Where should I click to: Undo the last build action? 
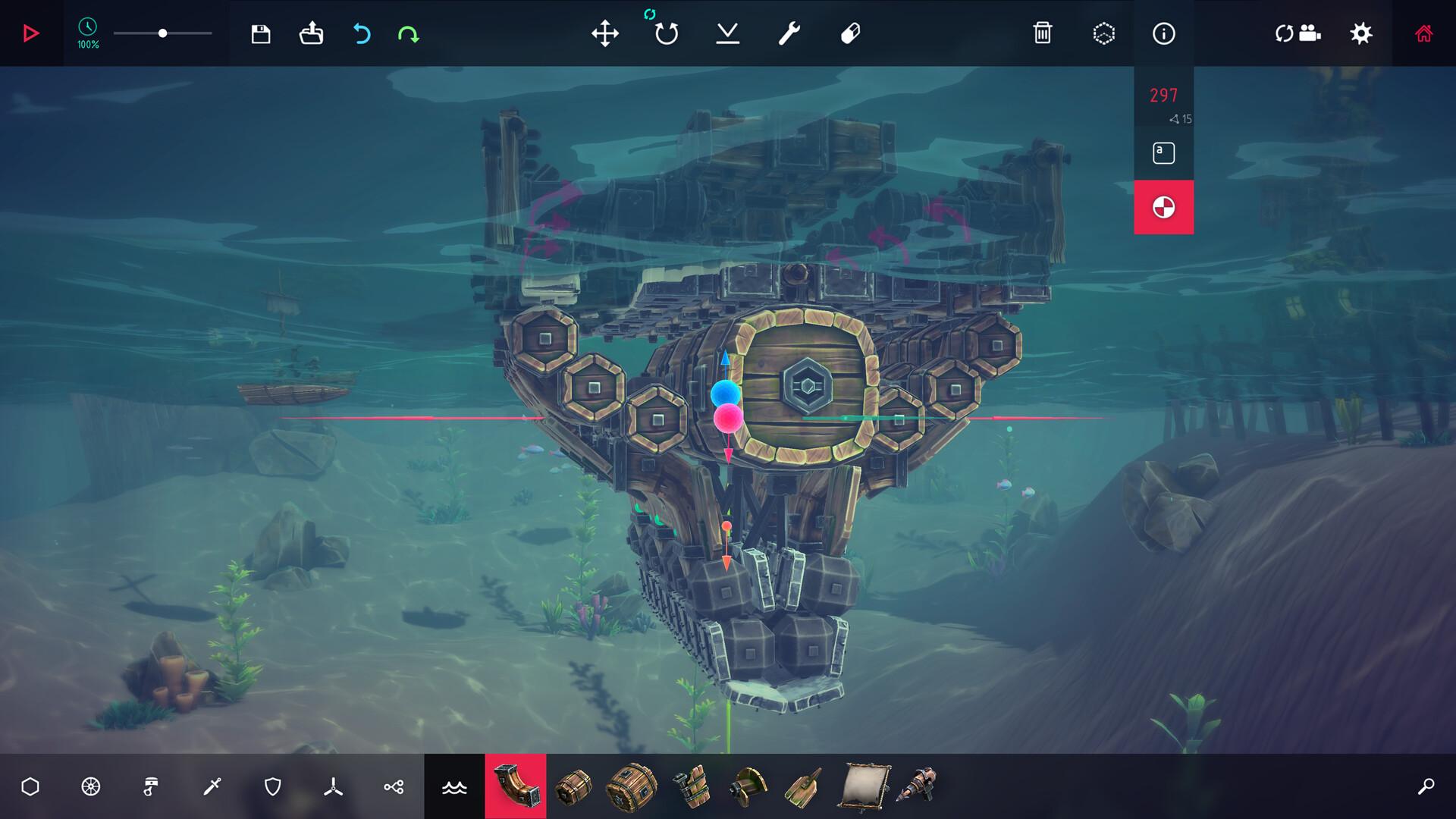[x=362, y=33]
